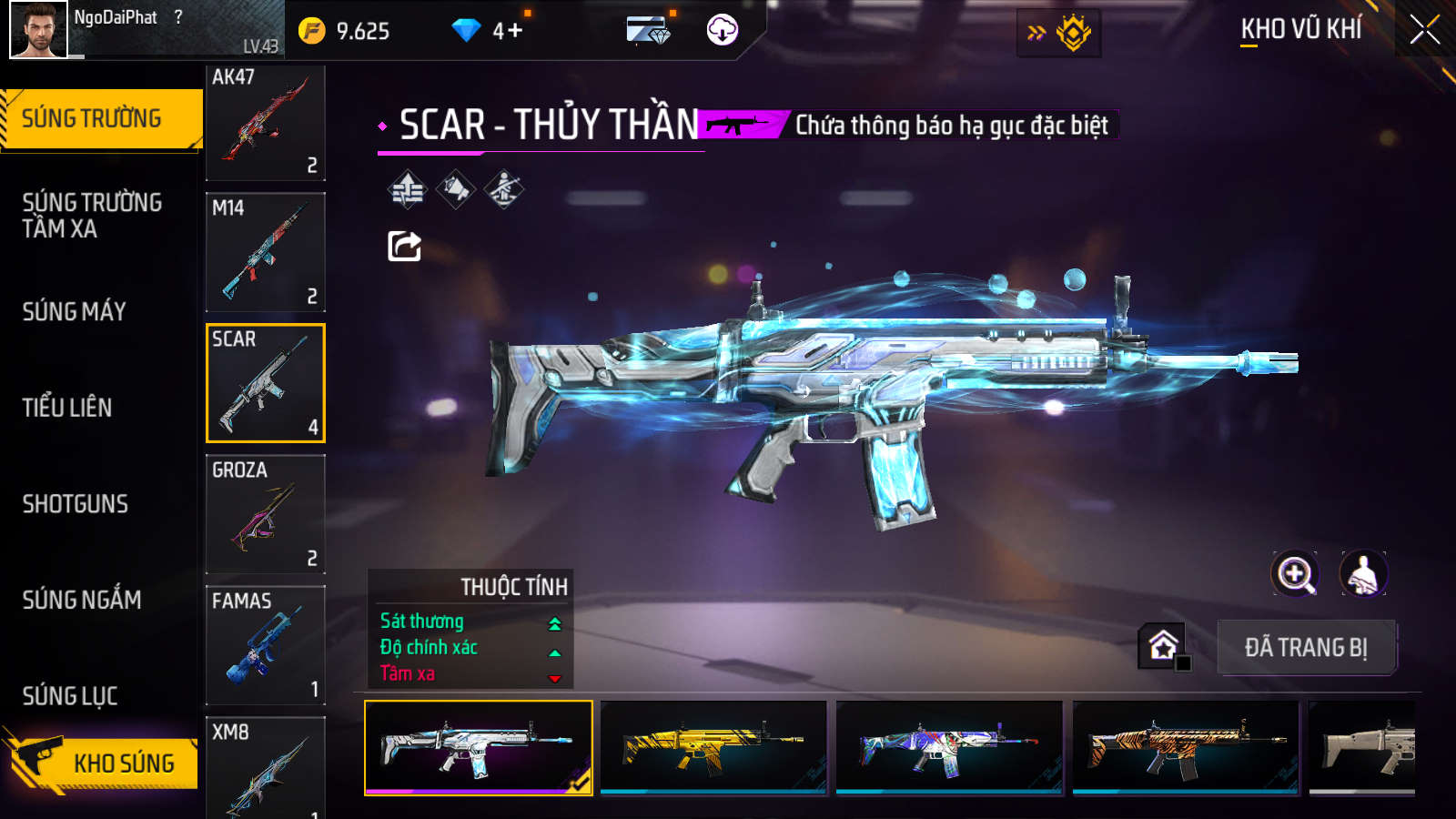1456x819 pixels.
Task: Add diamonds using the plus button
Action: click(x=515, y=31)
